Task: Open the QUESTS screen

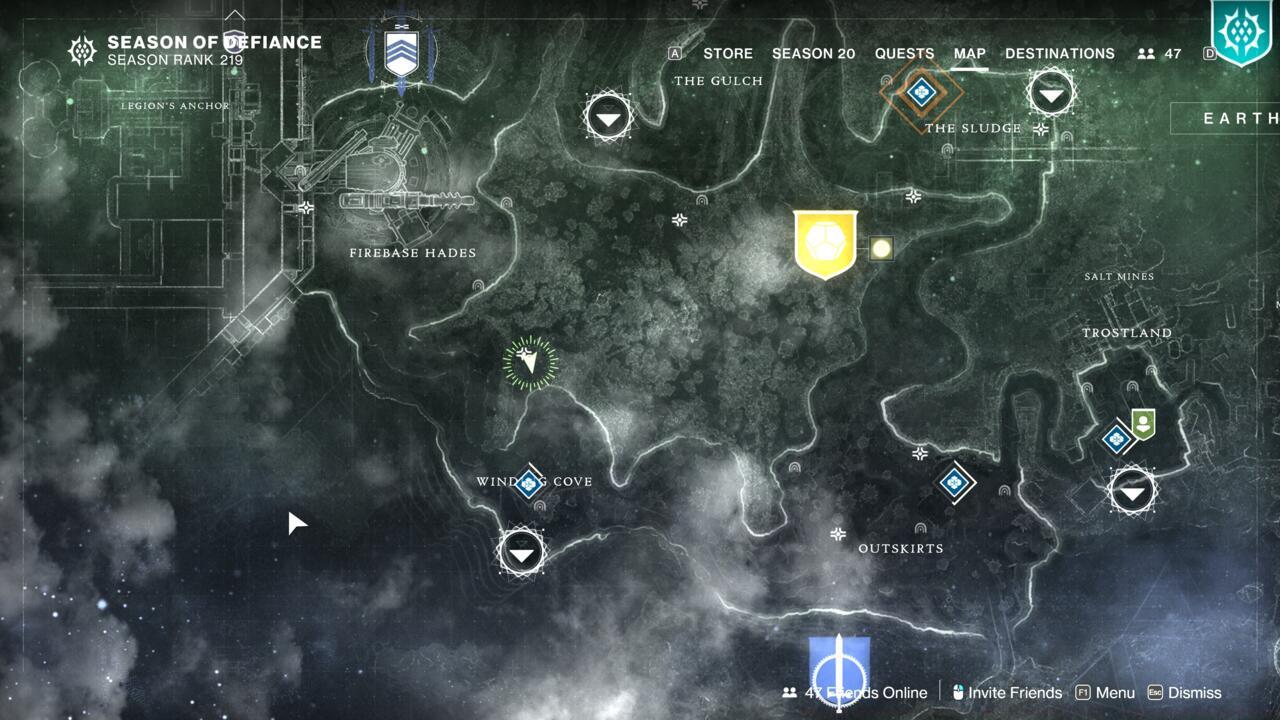Action: [x=903, y=53]
